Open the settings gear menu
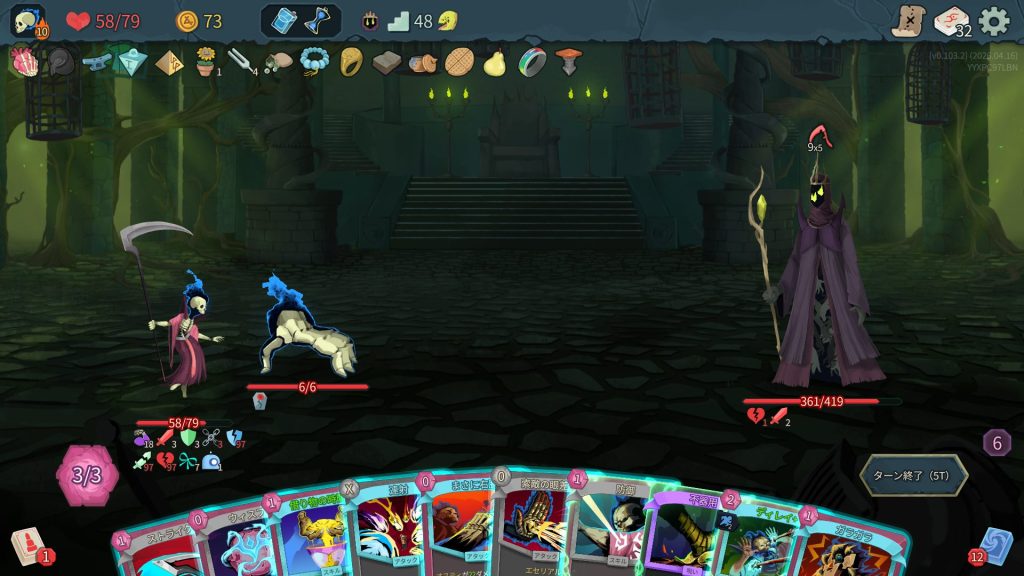Image resolution: width=1024 pixels, height=576 pixels. [993, 21]
